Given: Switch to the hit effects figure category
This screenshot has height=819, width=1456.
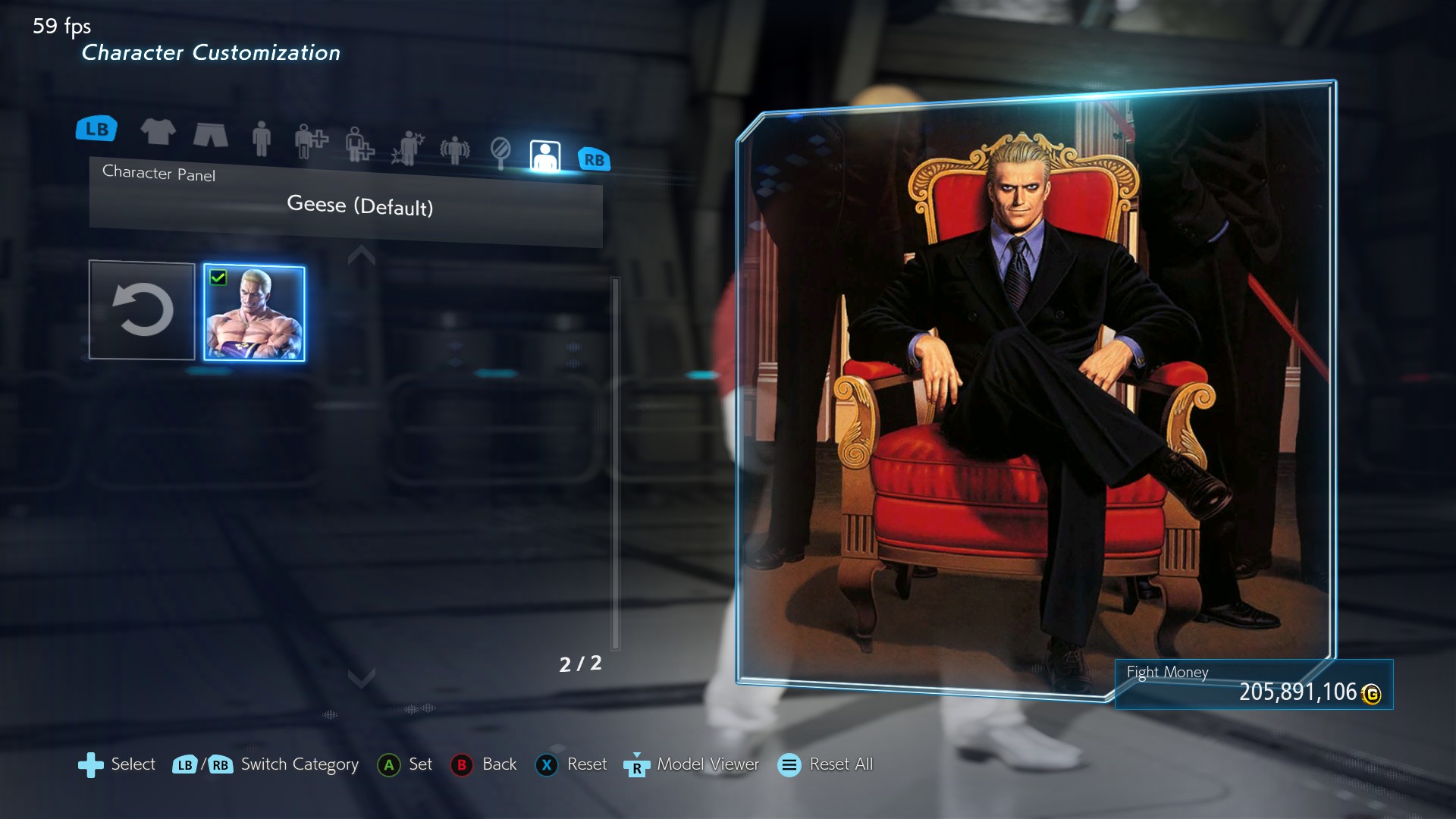Looking at the screenshot, I should pos(408,148).
